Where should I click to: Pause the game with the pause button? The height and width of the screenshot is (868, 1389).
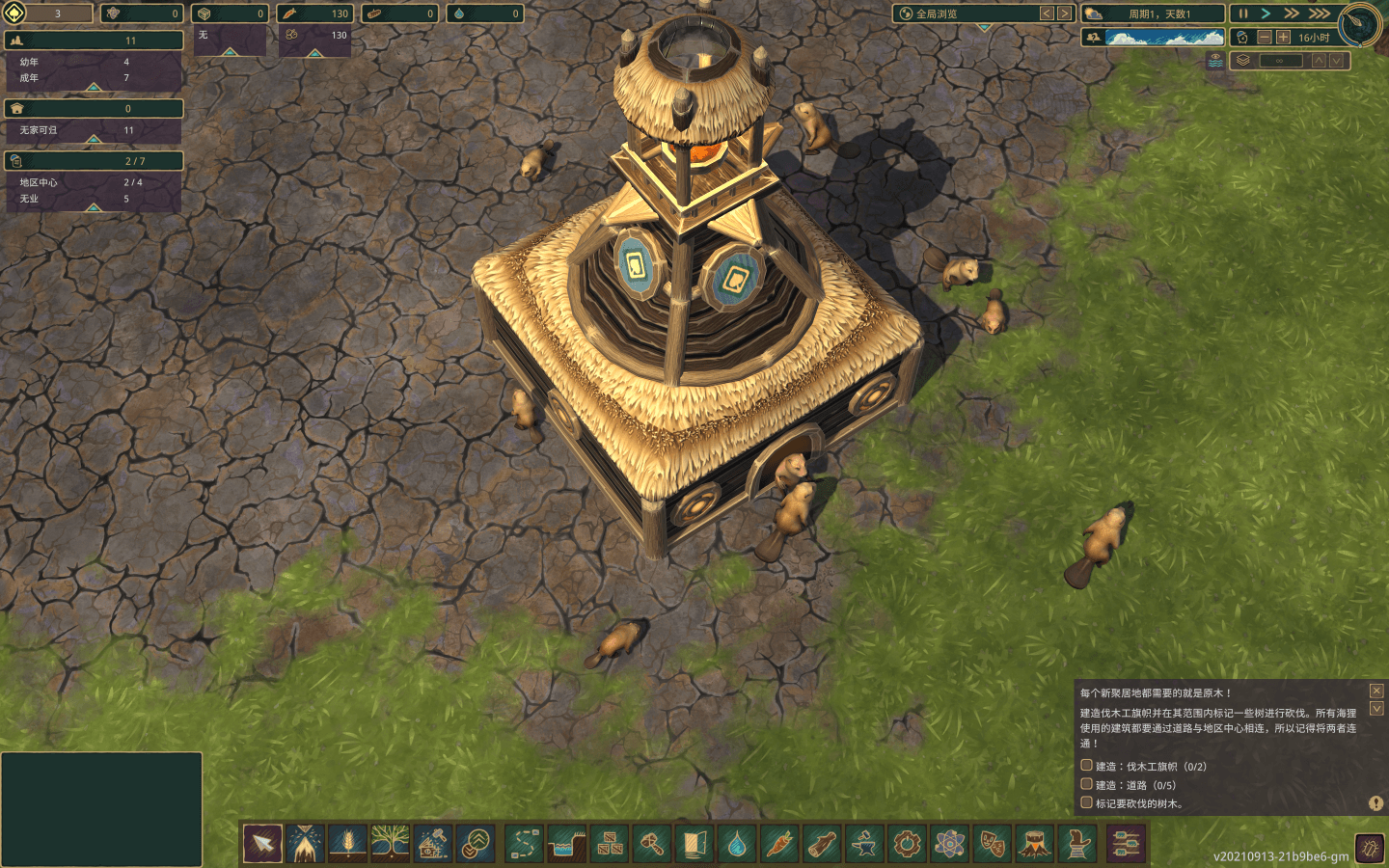click(1242, 13)
